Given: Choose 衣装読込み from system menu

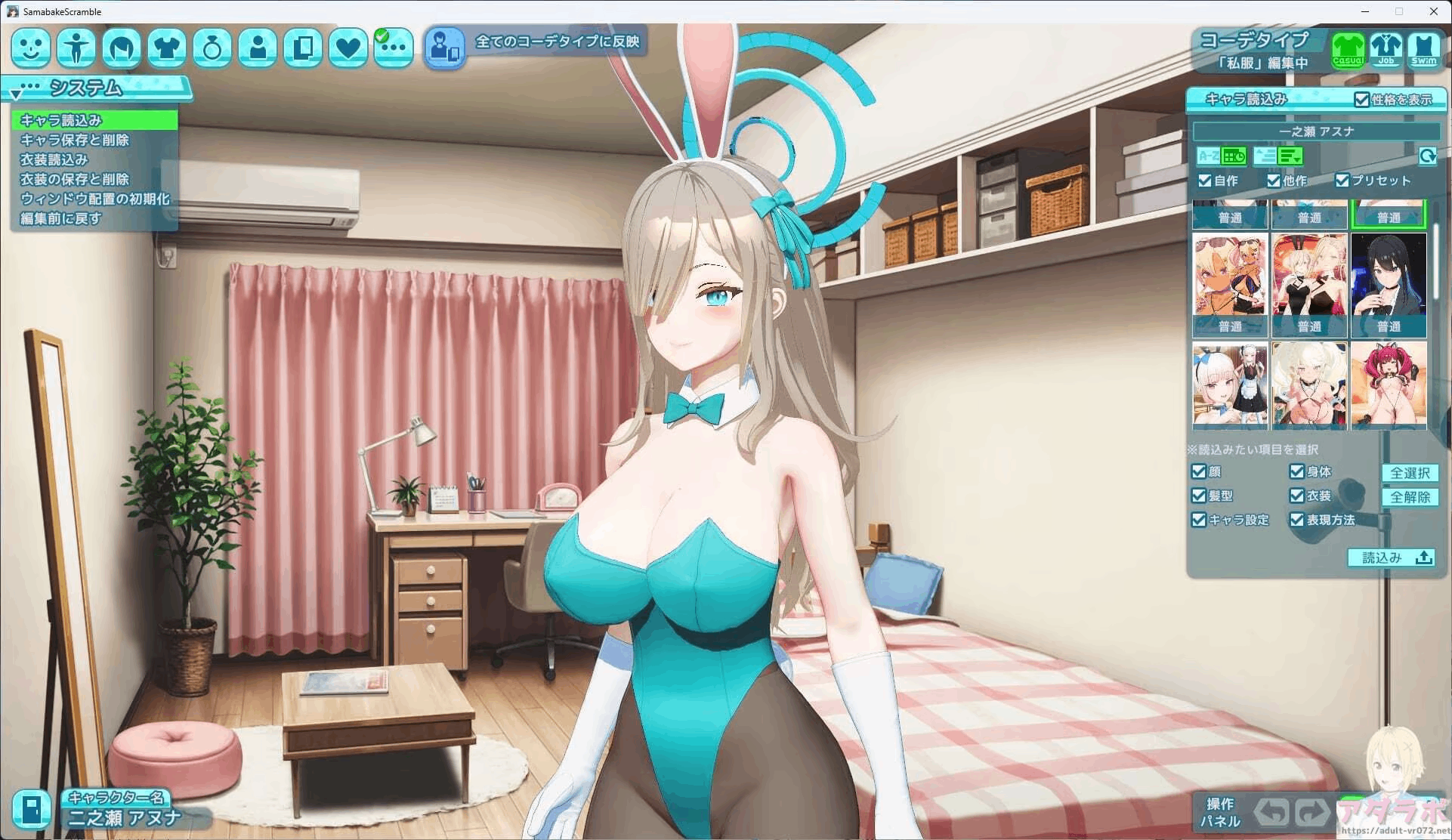Looking at the screenshot, I should pyautogui.click(x=54, y=159).
